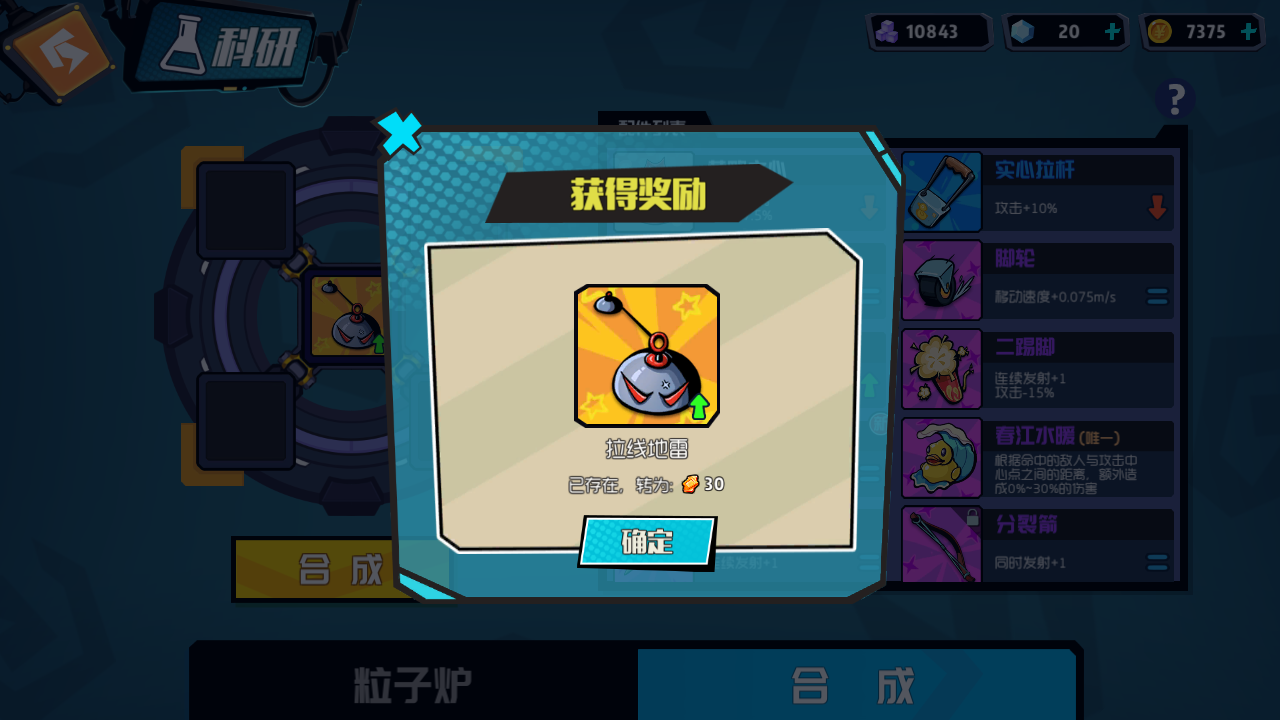Viewport: 1280px width, 720px height.
Task: Click the locked 分裂箭 bow icon
Action: [941, 545]
